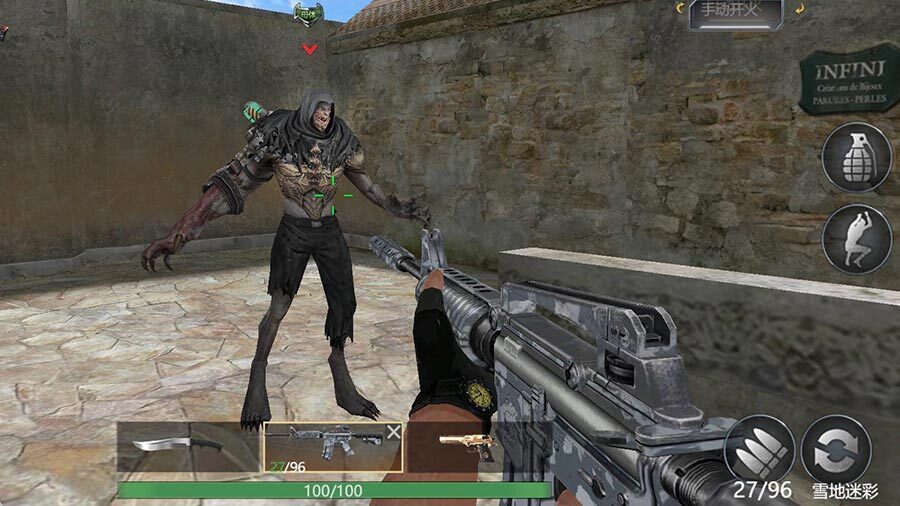The width and height of the screenshot is (900, 506).
Task: Throw a grenade with the grenade button
Action: (856, 157)
